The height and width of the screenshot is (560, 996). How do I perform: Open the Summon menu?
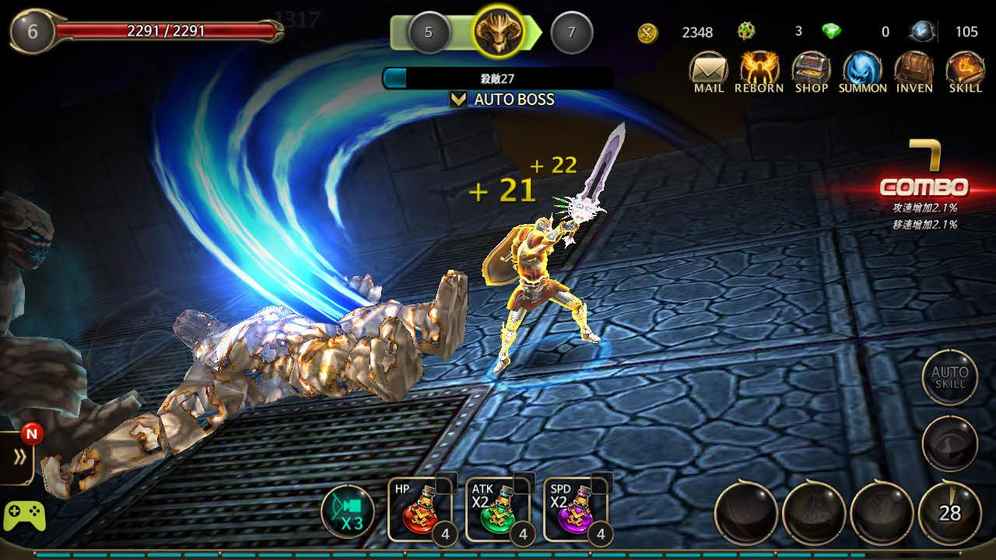(862, 72)
